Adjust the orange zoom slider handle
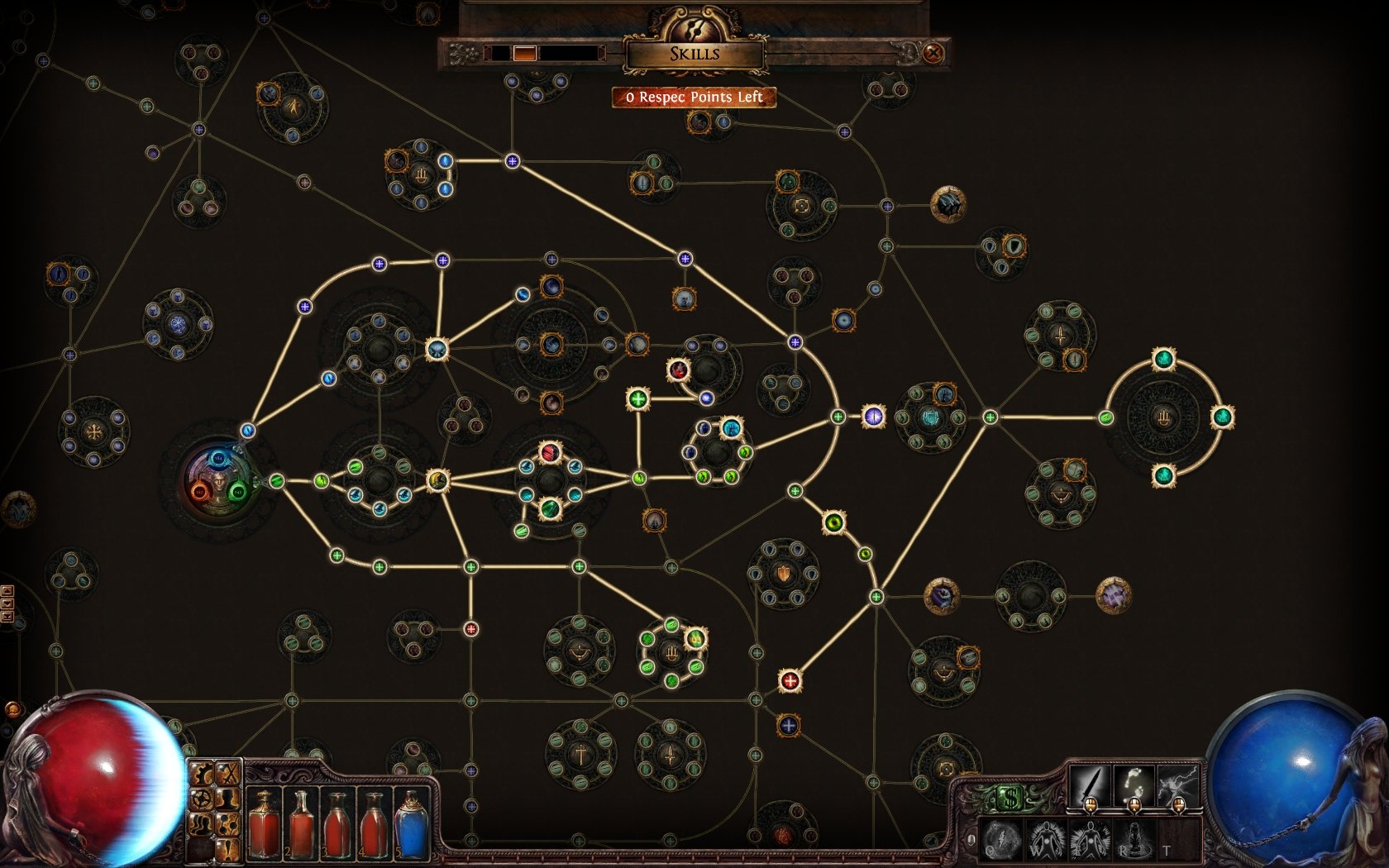This screenshot has width=1389, height=868. point(524,54)
